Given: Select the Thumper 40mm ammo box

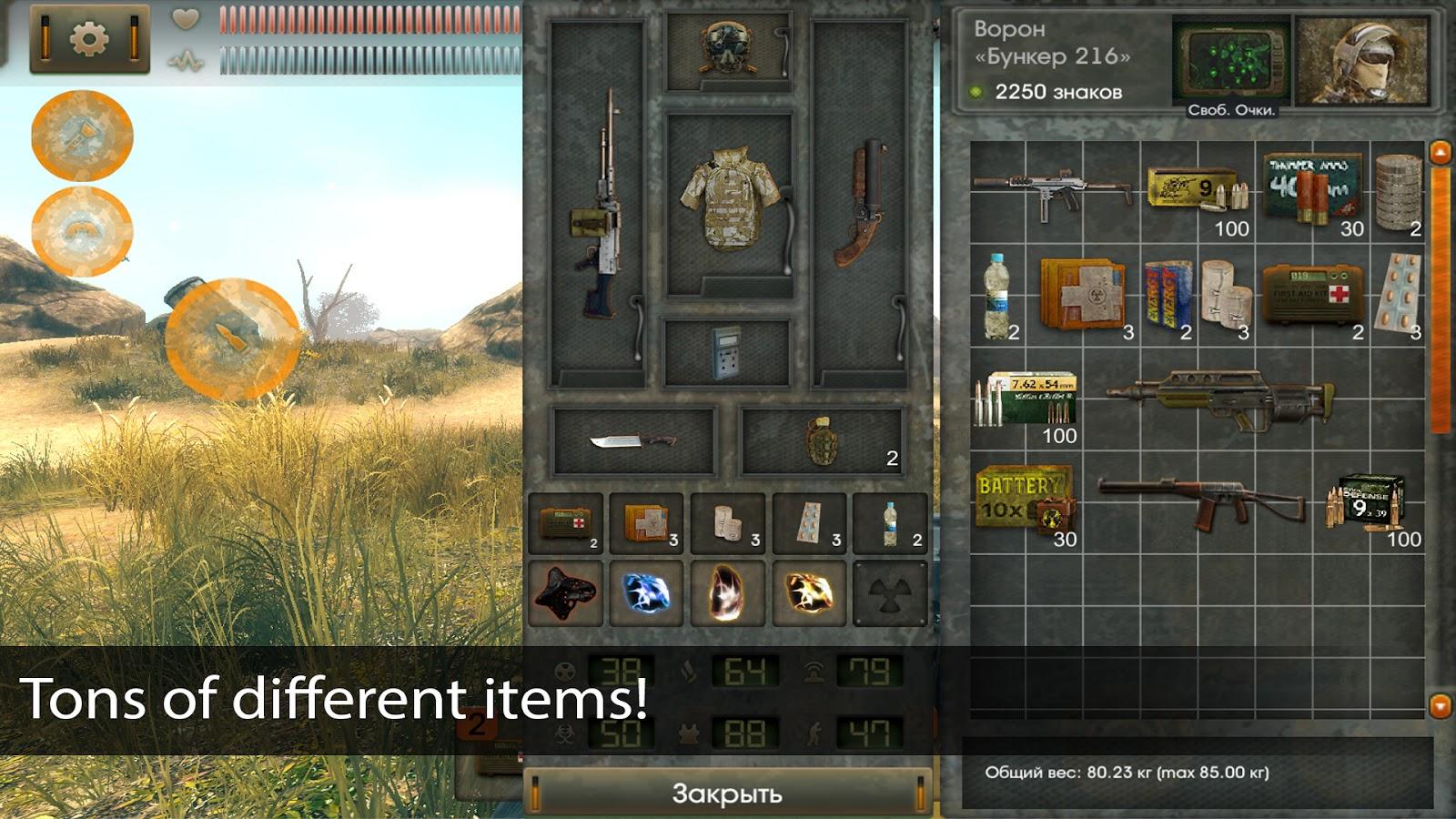Looking at the screenshot, I should (1311, 189).
